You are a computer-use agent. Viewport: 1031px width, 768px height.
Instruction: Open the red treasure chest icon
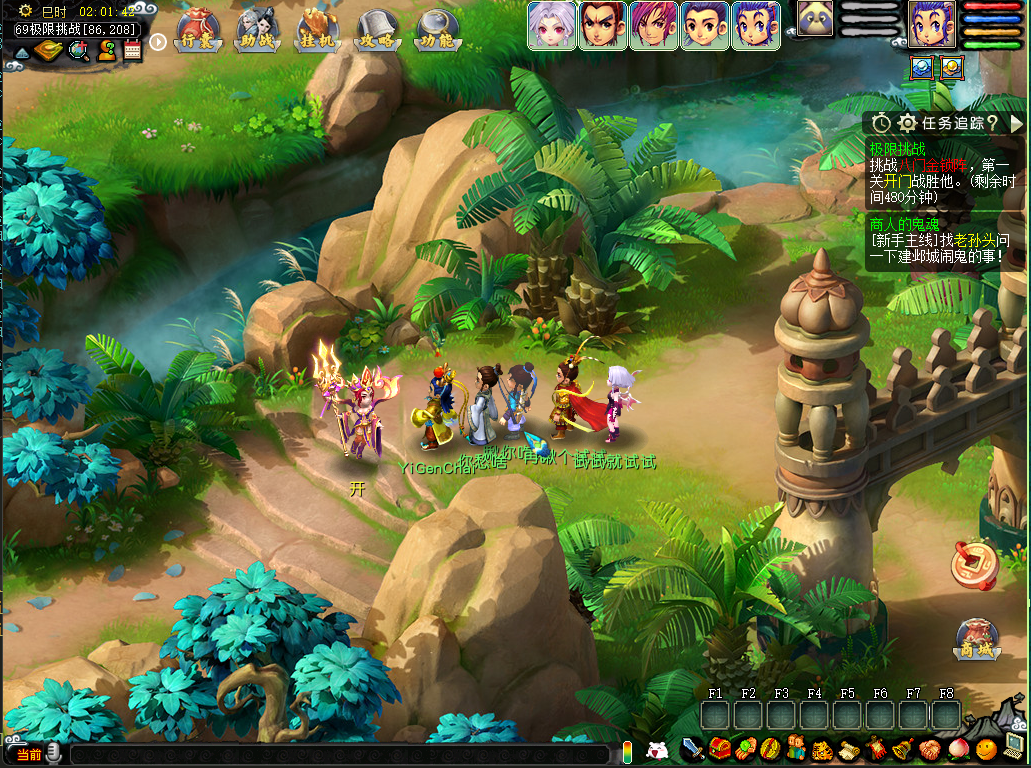coord(719,749)
